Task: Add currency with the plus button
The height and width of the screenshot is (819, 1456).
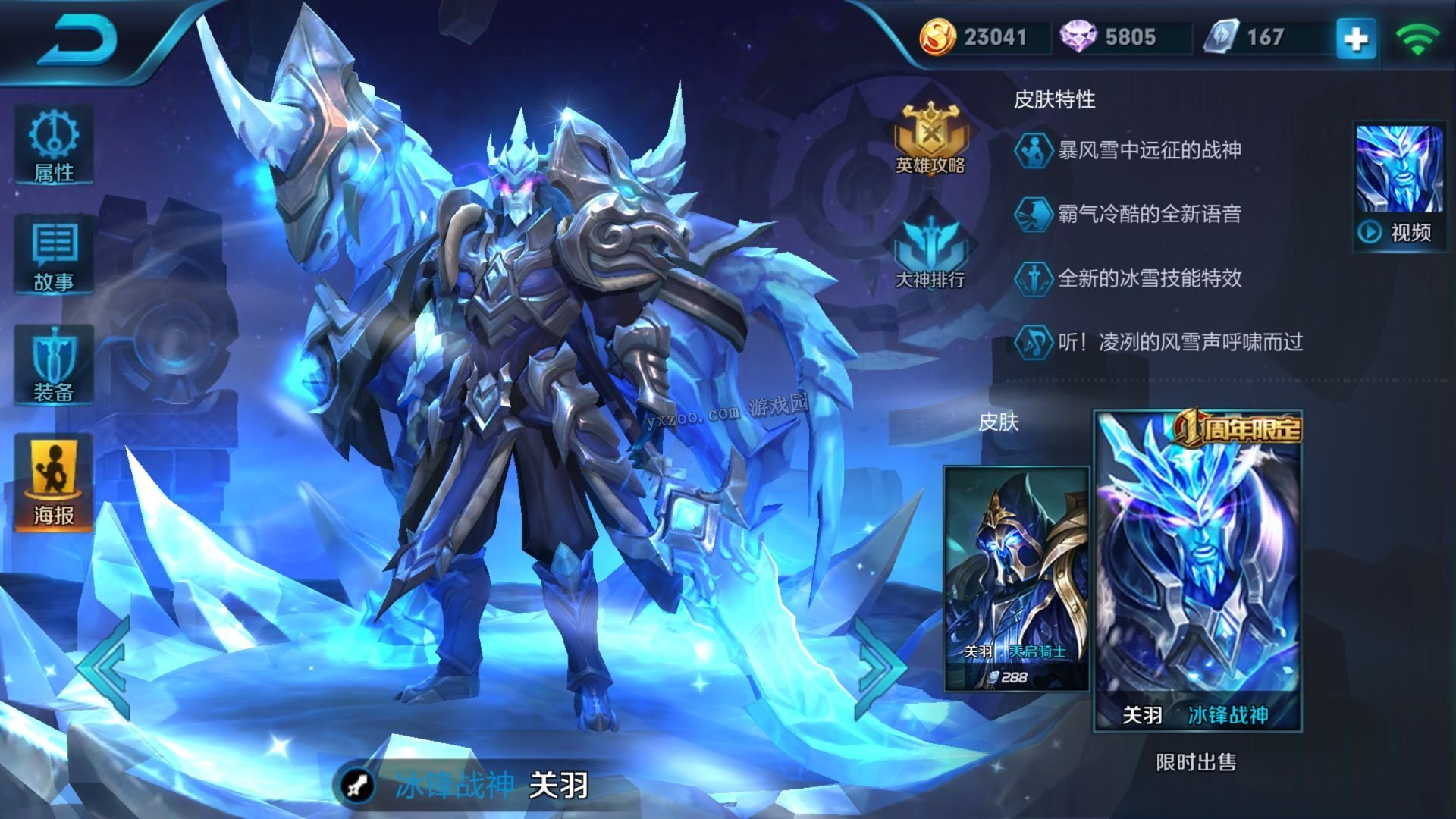Action: 1356,38
